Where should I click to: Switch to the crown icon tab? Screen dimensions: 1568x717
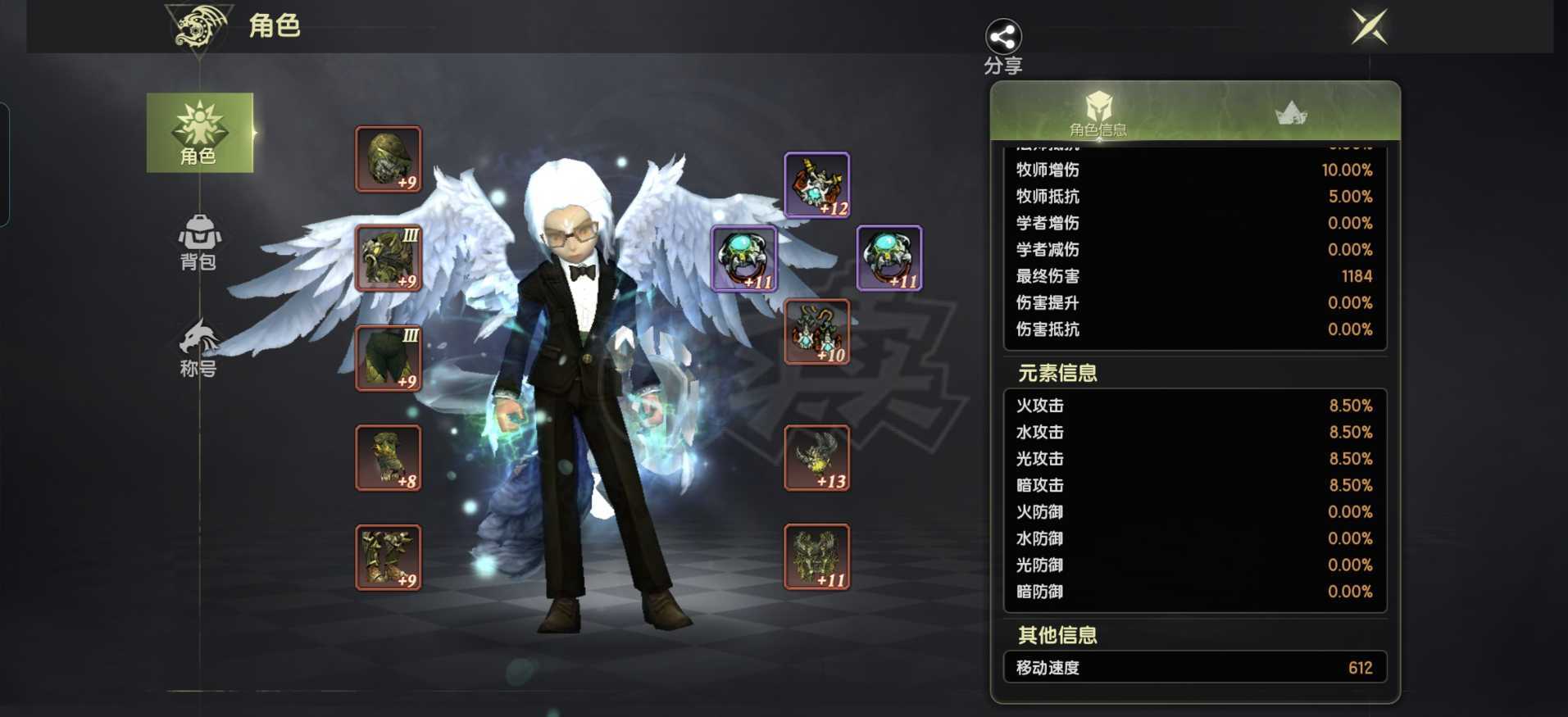click(x=1291, y=113)
